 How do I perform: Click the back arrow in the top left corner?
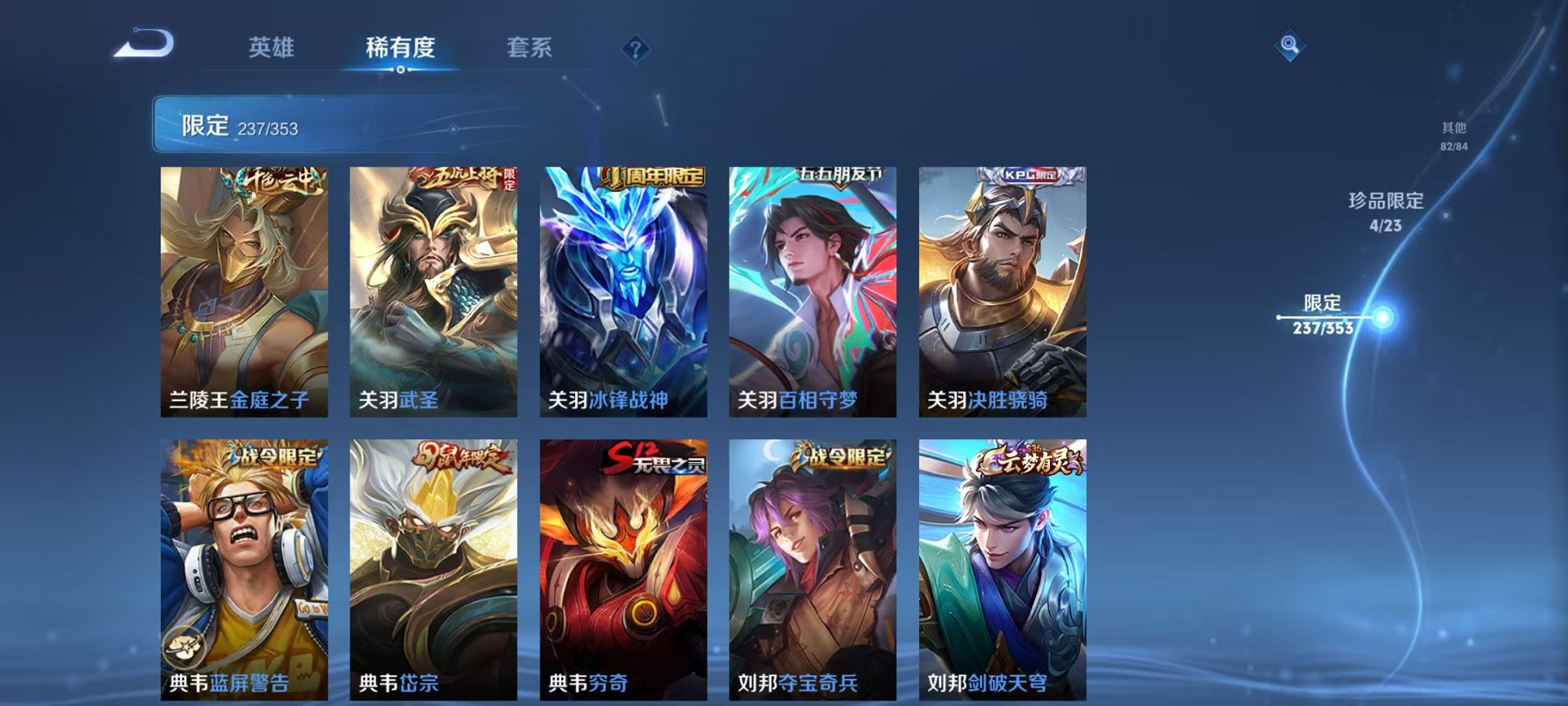pyautogui.click(x=138, y=46)
